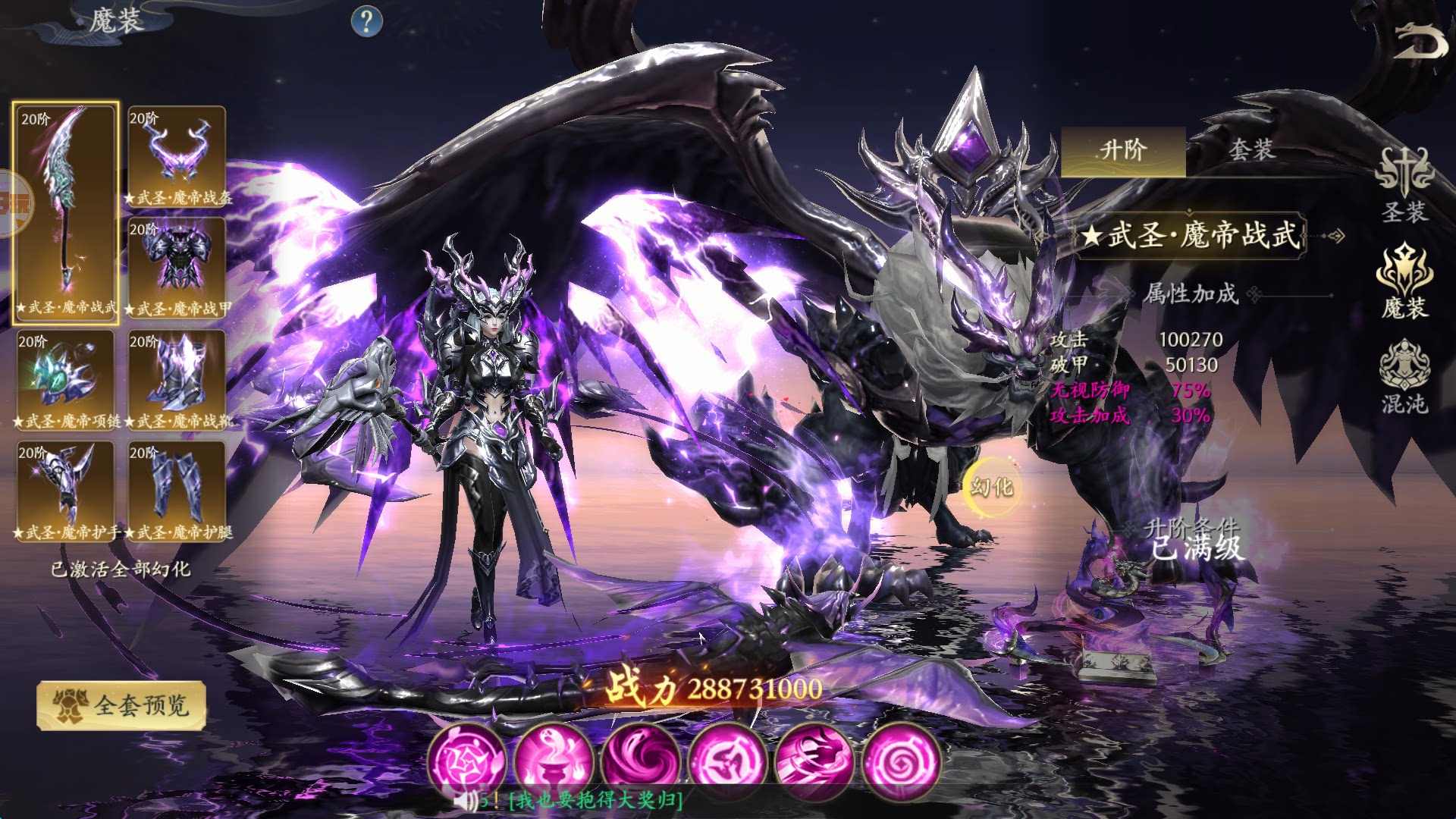1456x819 pixels.
Task: Open the 全套预览 full set preview
Action: coord(121,706)
